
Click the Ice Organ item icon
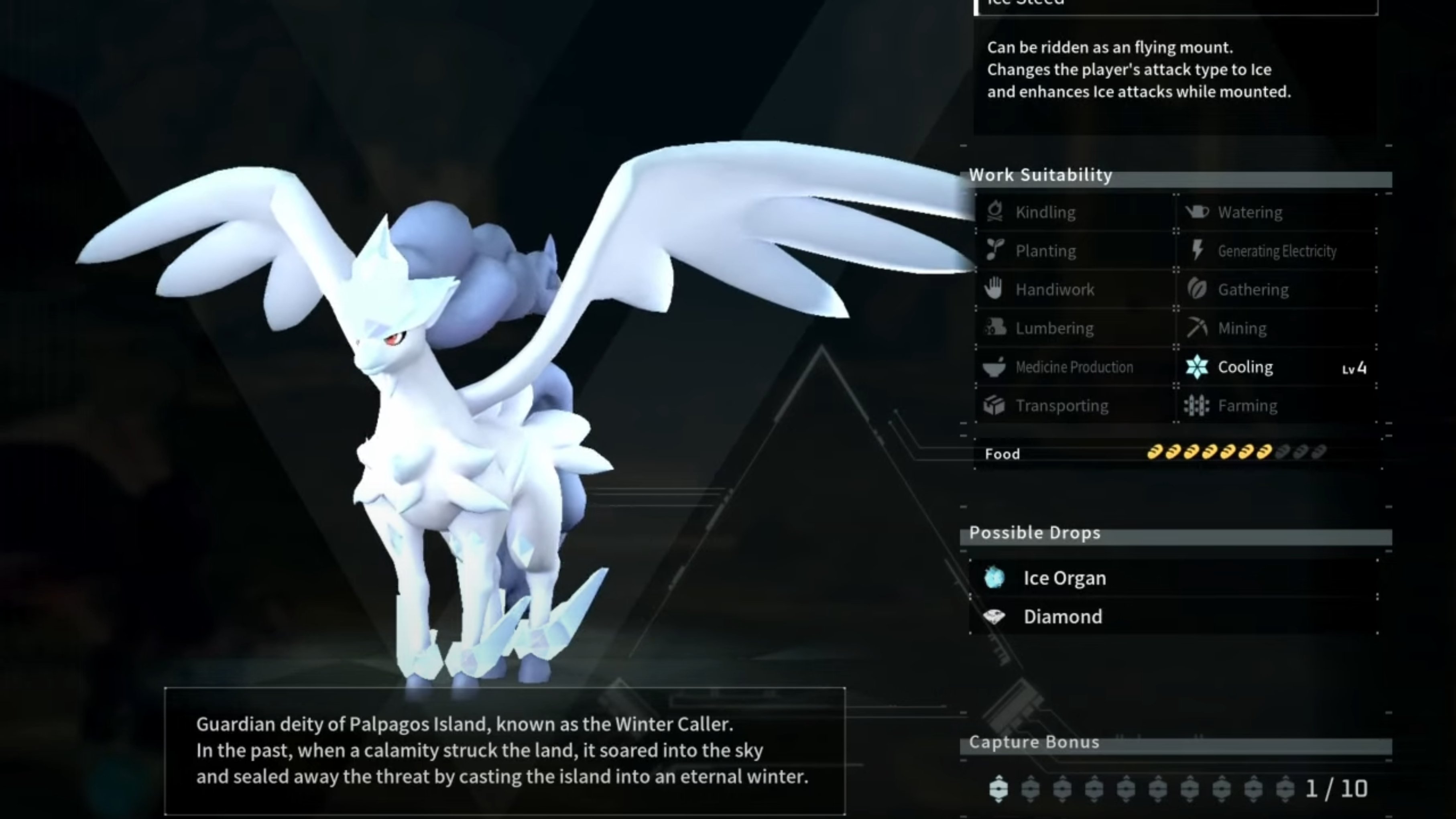[995, 578]
